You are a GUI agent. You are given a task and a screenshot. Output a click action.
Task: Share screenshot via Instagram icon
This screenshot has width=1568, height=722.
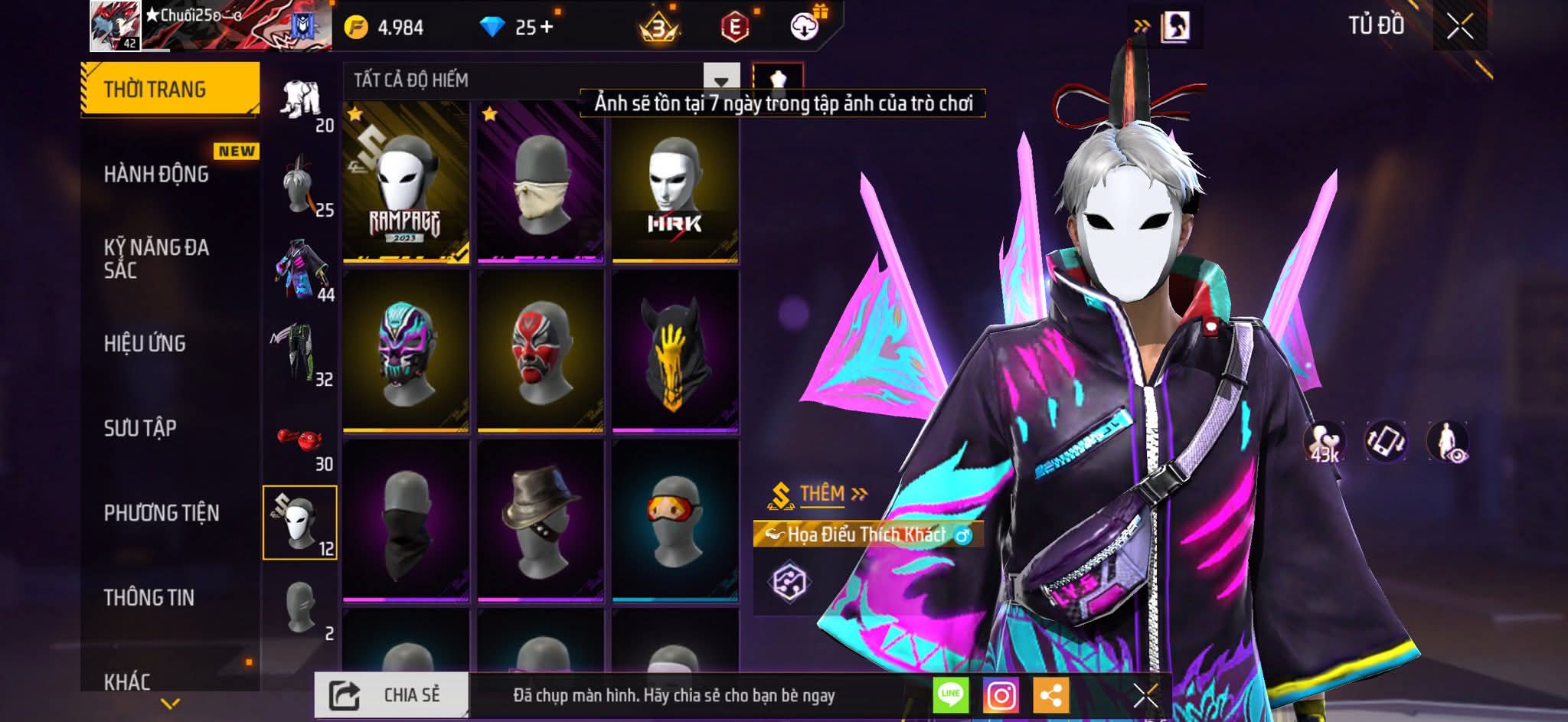tap(1001, 696)
